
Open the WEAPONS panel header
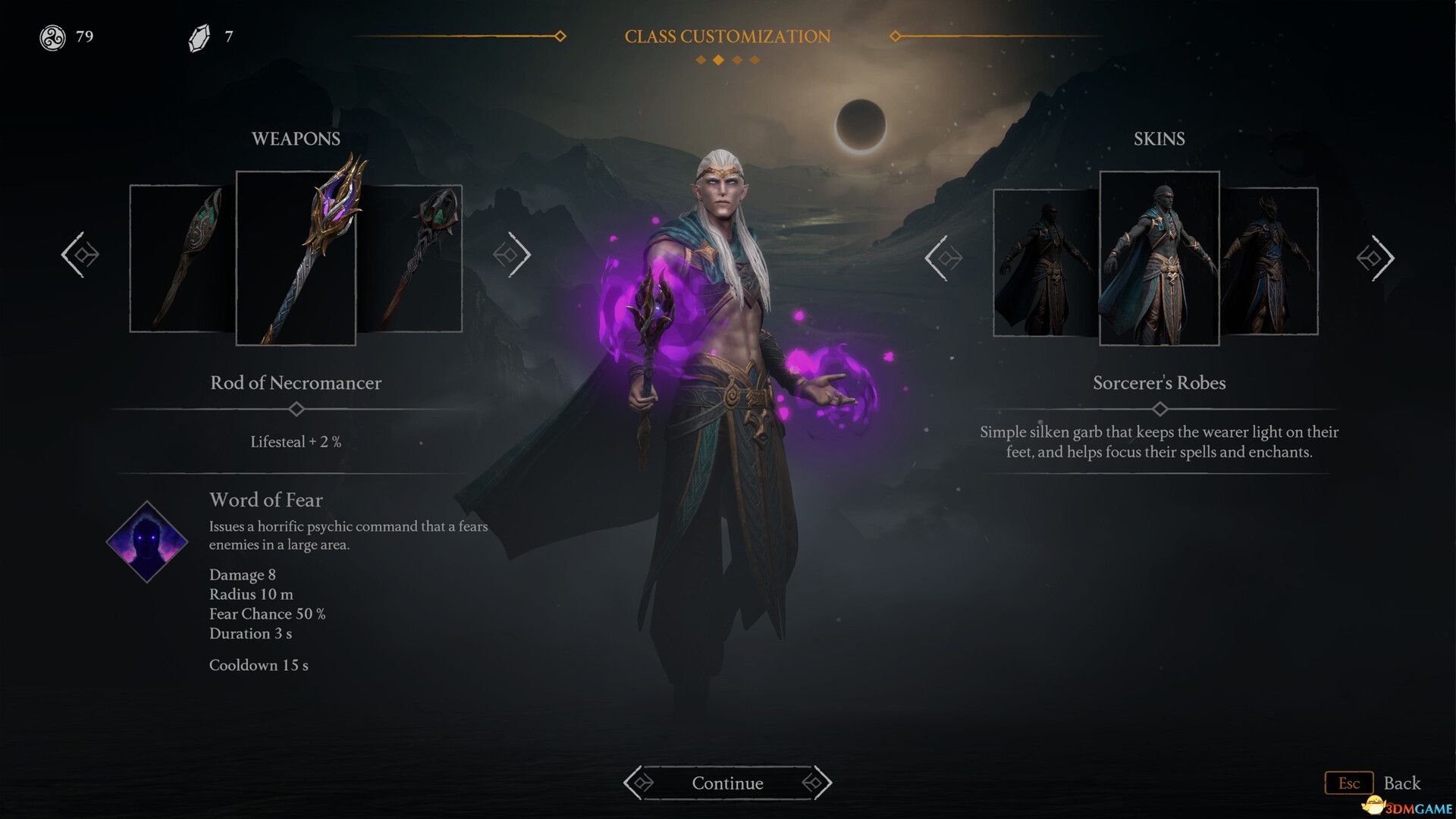(296, 138)
